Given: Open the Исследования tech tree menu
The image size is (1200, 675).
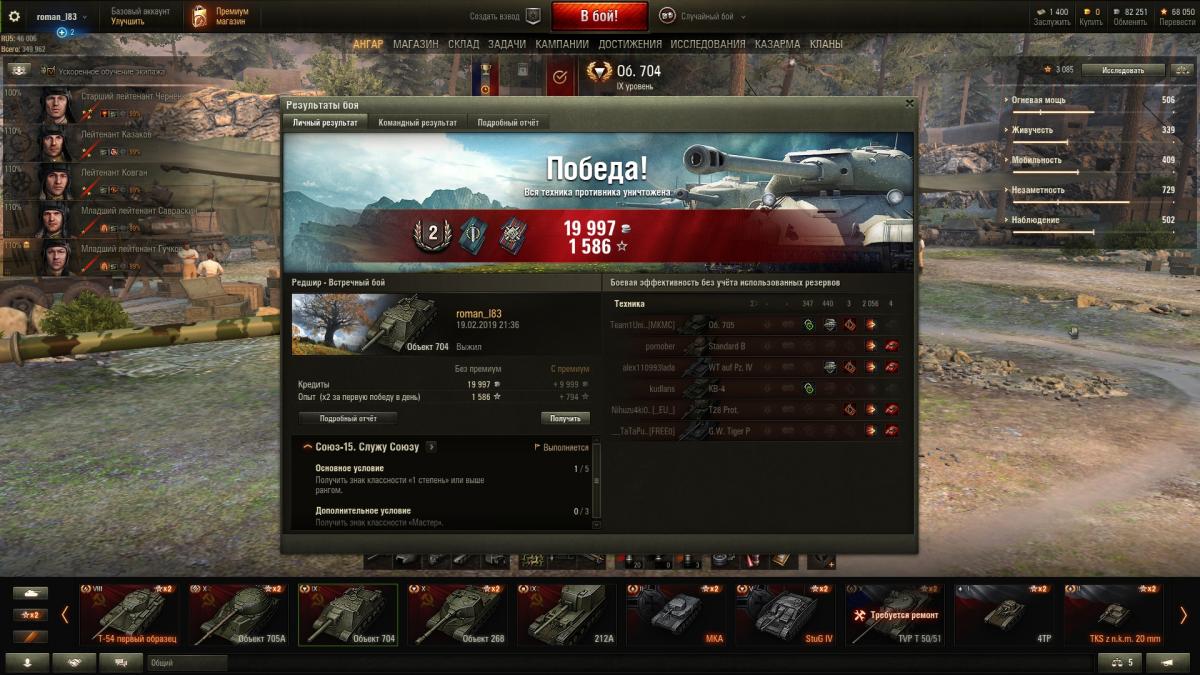Looking at the screenshot, I should click(707, 44).
